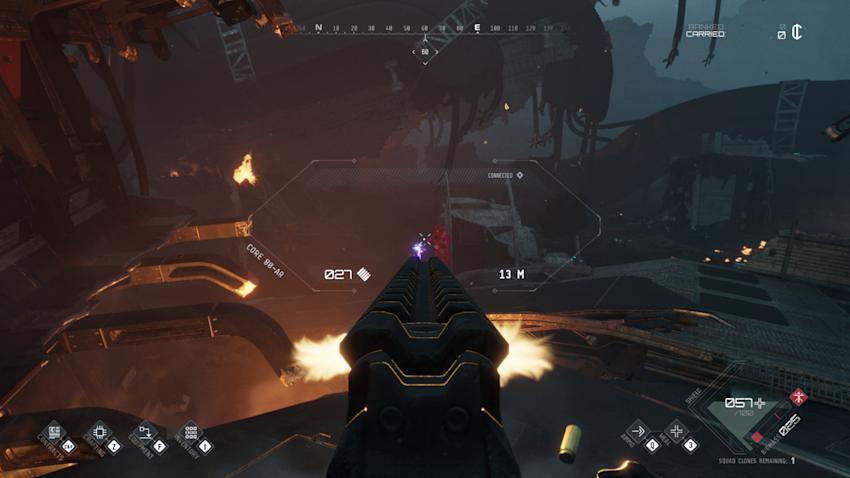Use the Heal cross icon
The image size is (850, 478).
pyautogui.click(x=677, y=432)
